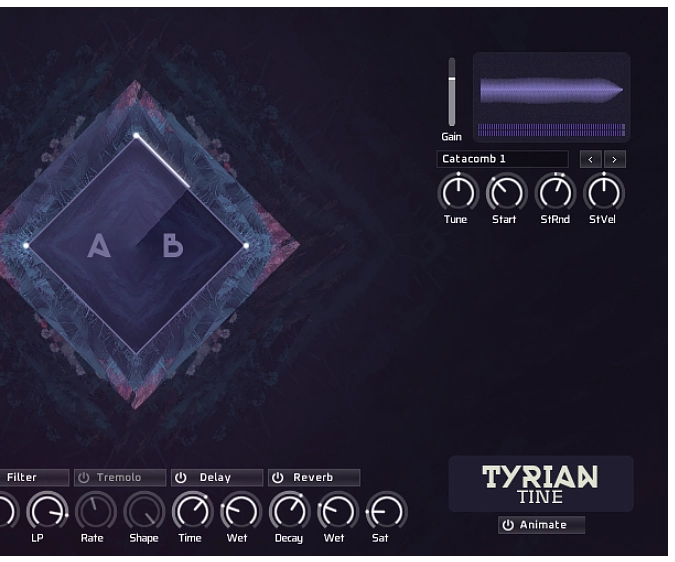Select the StVel knob
This screenshot has width=675, height=562.
[x=603, y=192]
